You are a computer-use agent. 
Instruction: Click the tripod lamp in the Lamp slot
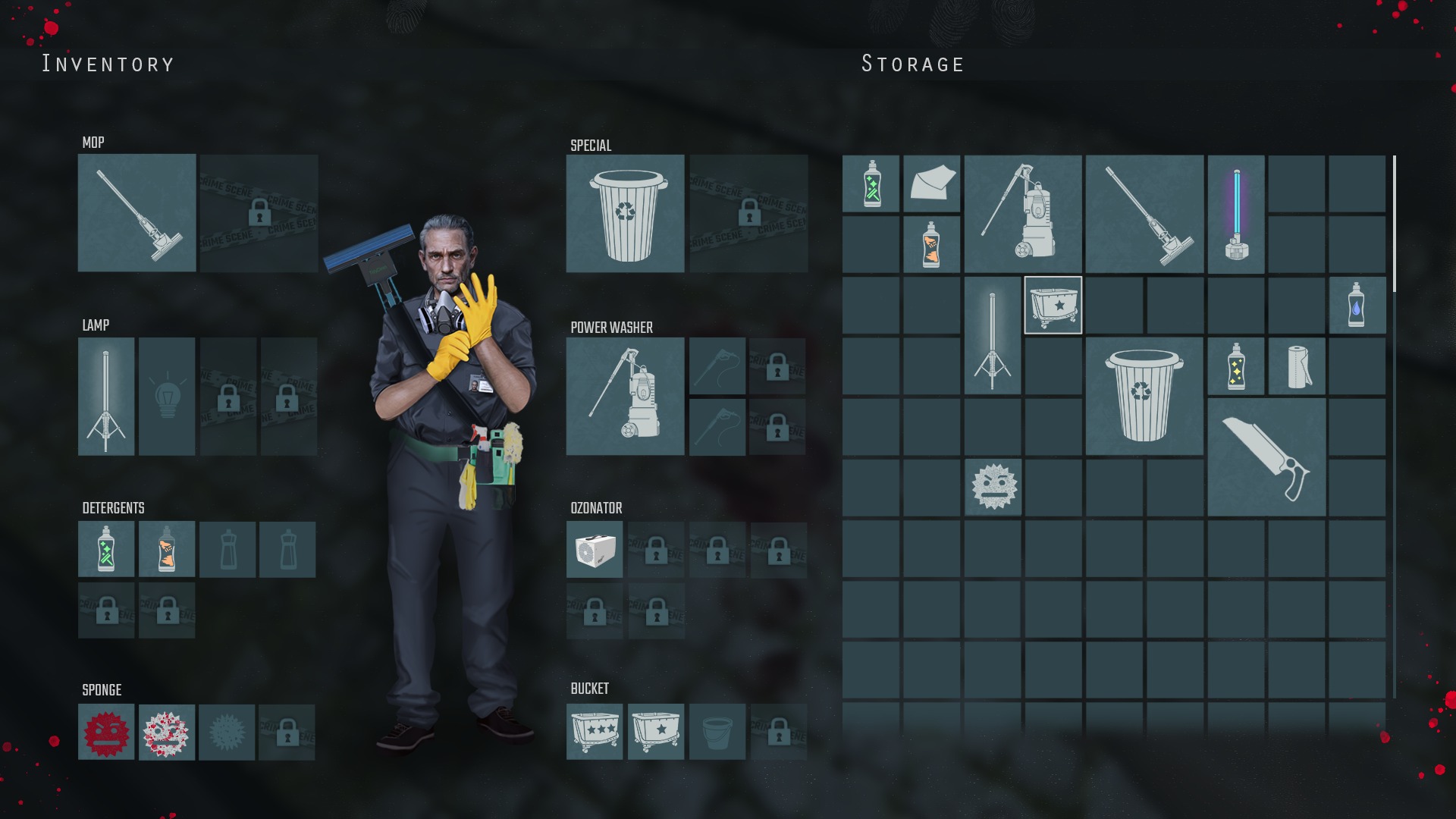(106, 397)
